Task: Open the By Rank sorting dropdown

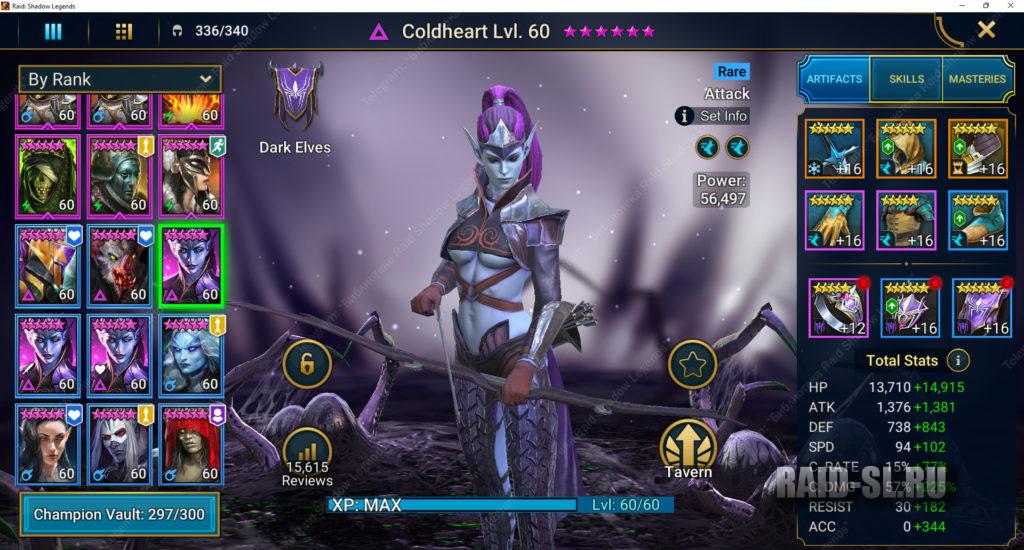Action: (120, 79)
